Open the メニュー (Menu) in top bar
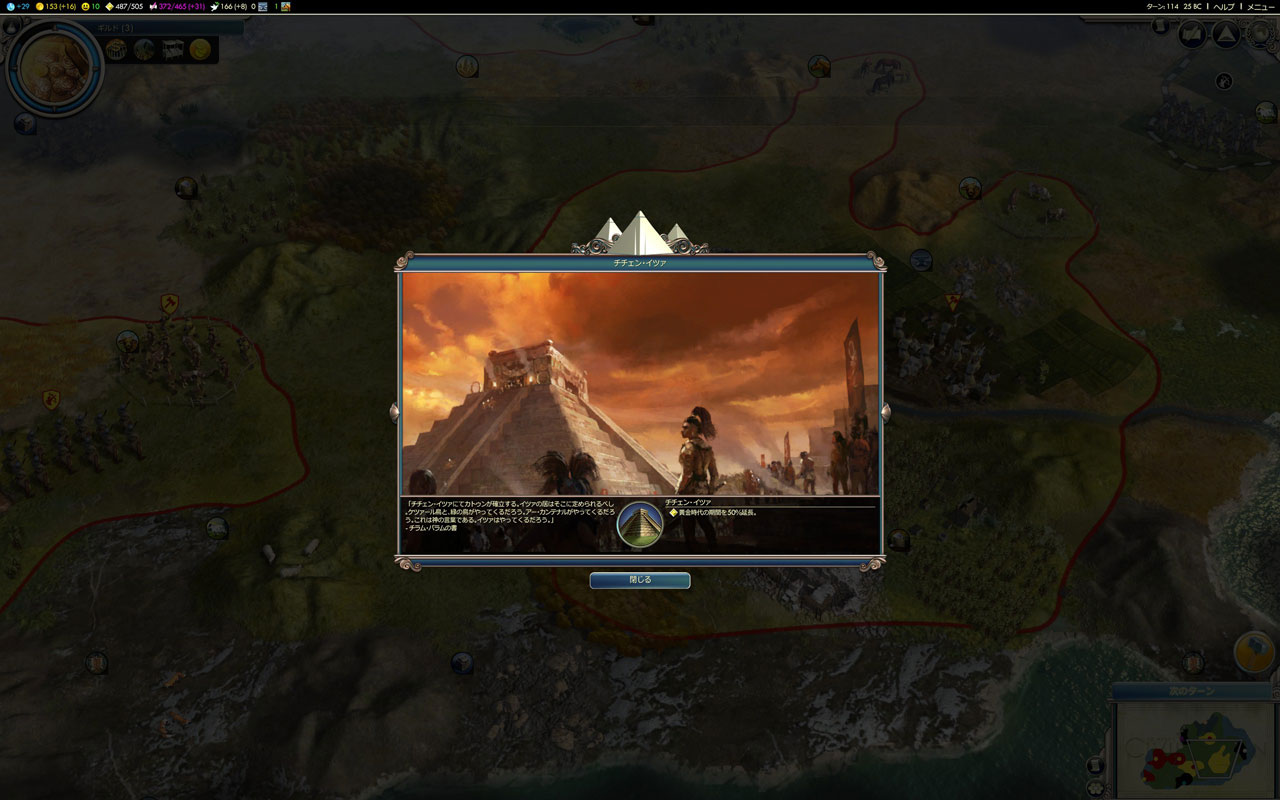Image resolution: width=1280 pixels, height=800 pixels. click(x=1260, y=7)
